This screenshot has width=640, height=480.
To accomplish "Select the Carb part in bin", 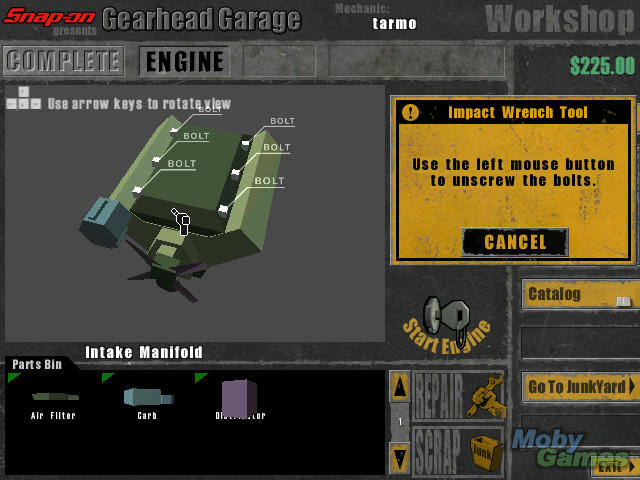I will (x=147, y=398).
